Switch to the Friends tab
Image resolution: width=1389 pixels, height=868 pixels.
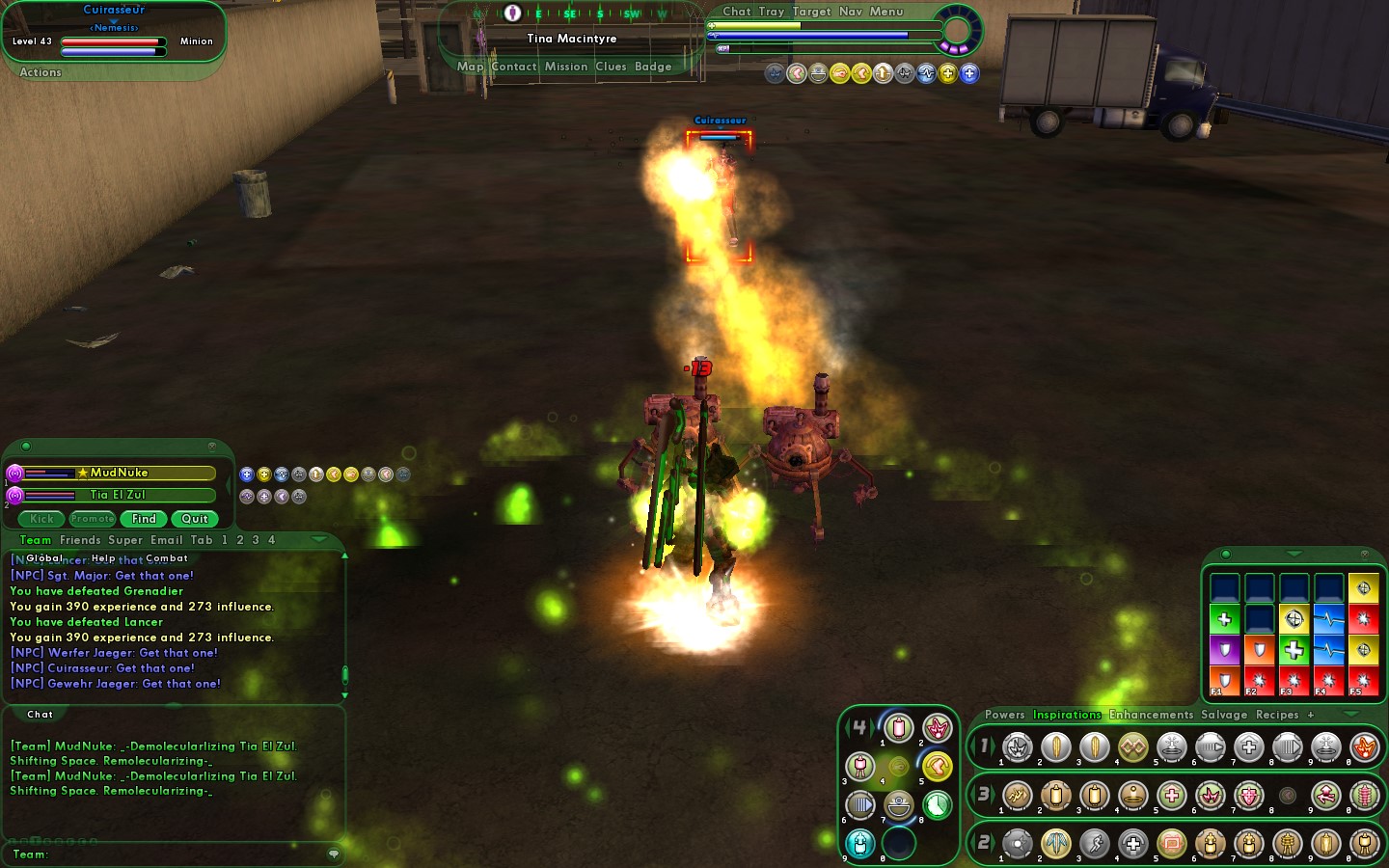click(80, 540)
